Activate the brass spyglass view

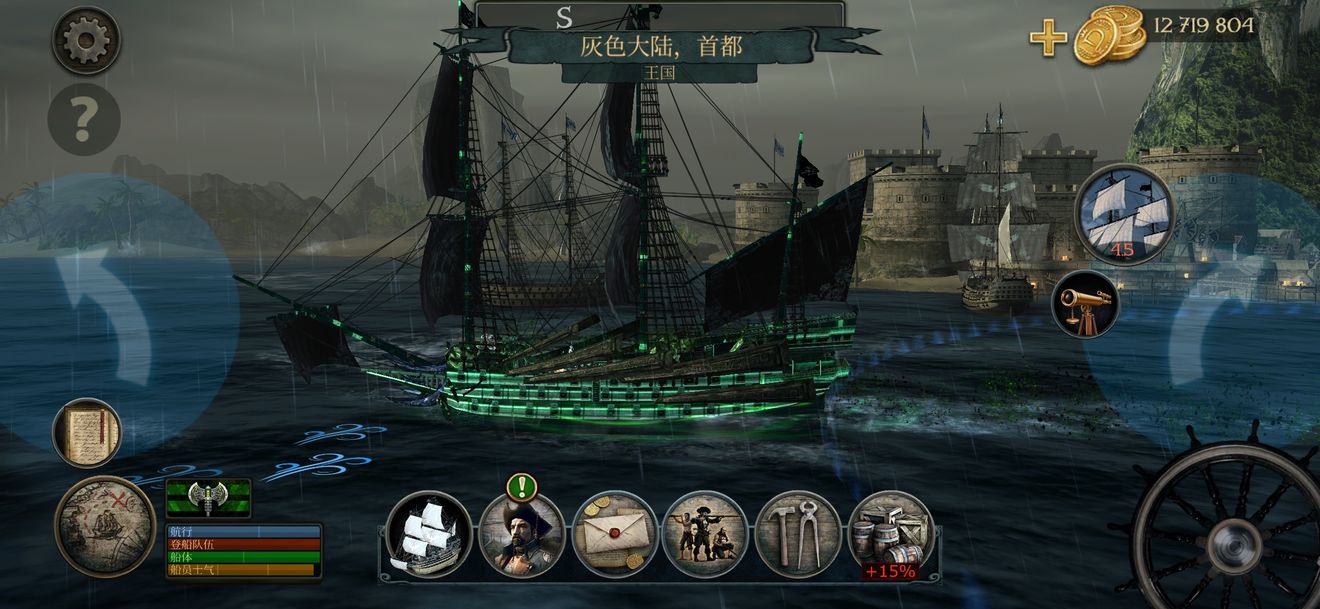(x=1085, y=303)
